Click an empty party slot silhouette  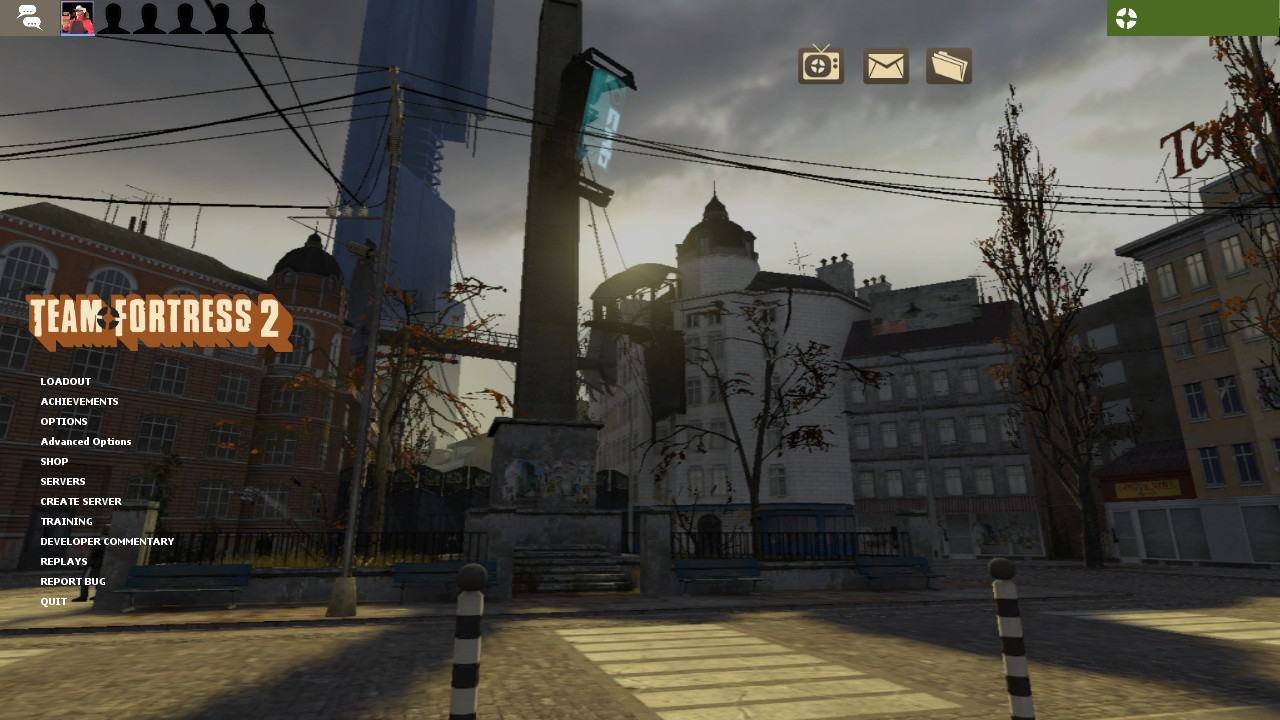pos(115,17)
